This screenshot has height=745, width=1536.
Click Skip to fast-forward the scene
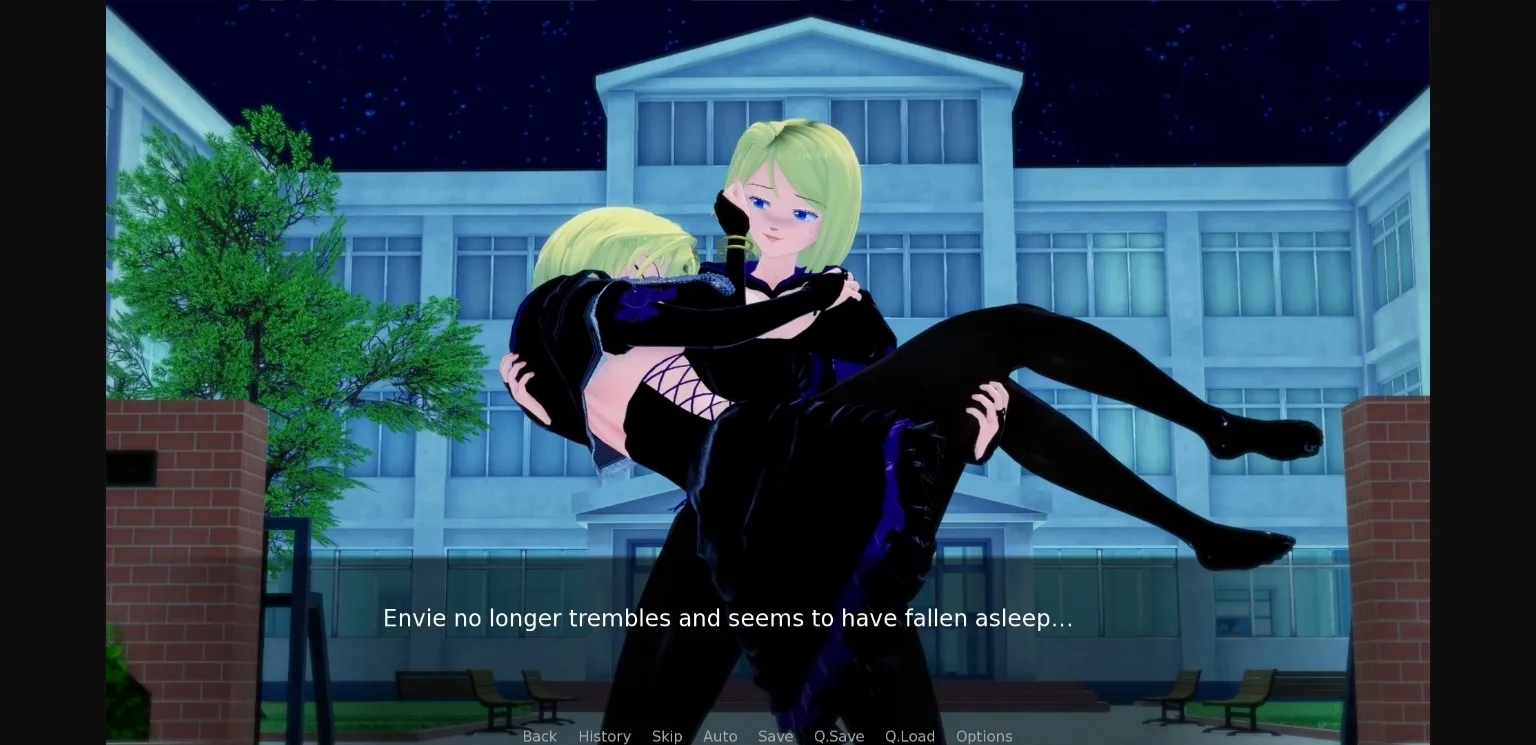click(x=667, y=736)
